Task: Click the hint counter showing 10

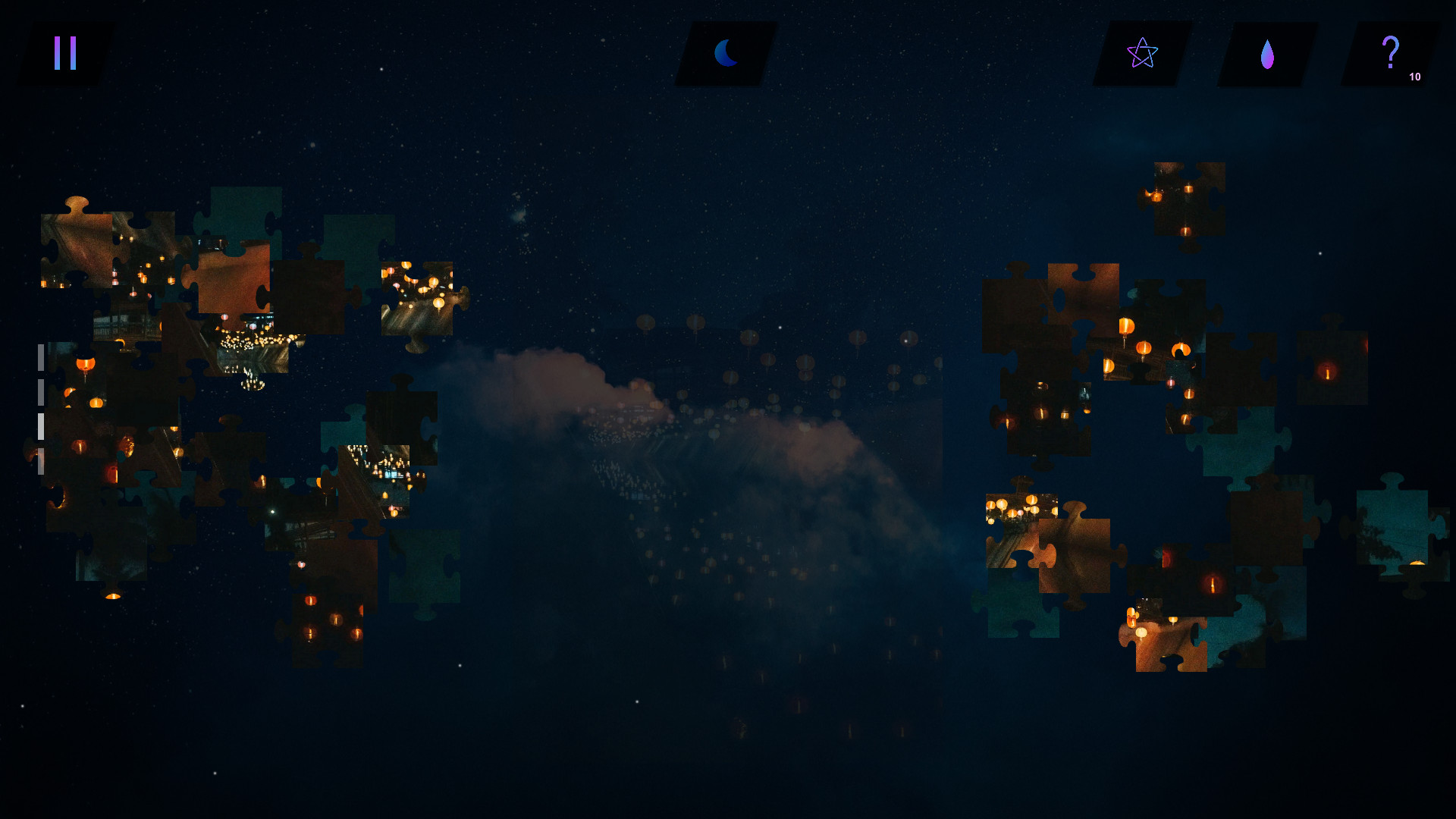Action: tap(1415, 76)
